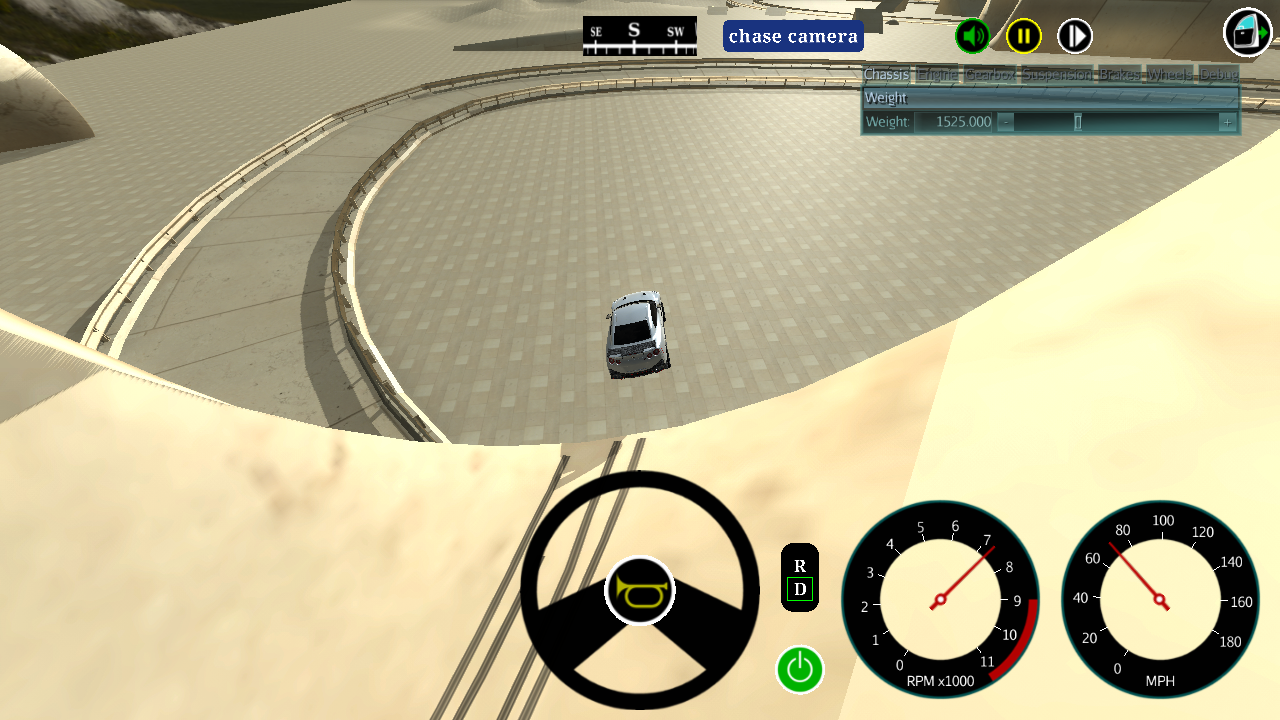Click the white single-step button
Image resolution: width=1280 pixels, height=720 pixels.
1075,37
